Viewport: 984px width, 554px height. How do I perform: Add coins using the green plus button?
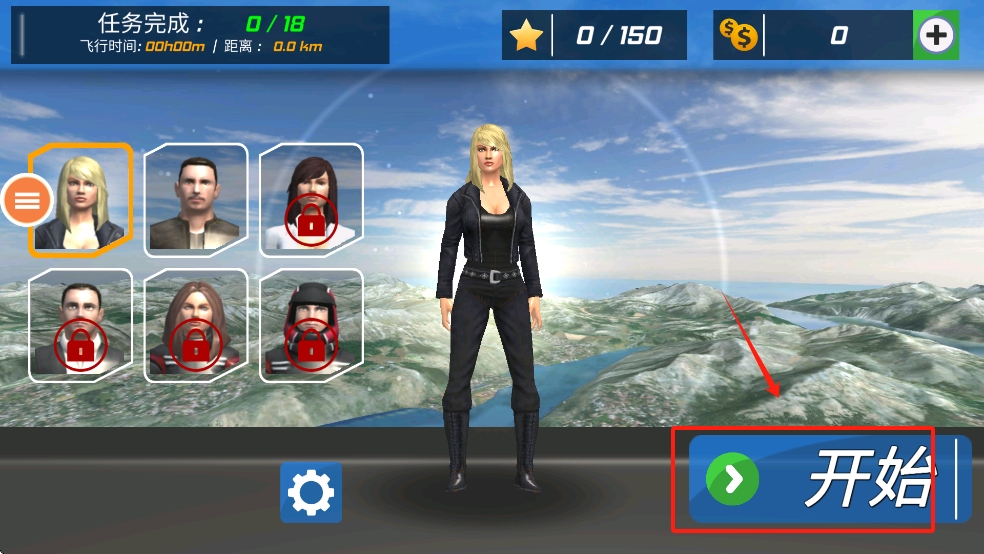coord(936,36)
